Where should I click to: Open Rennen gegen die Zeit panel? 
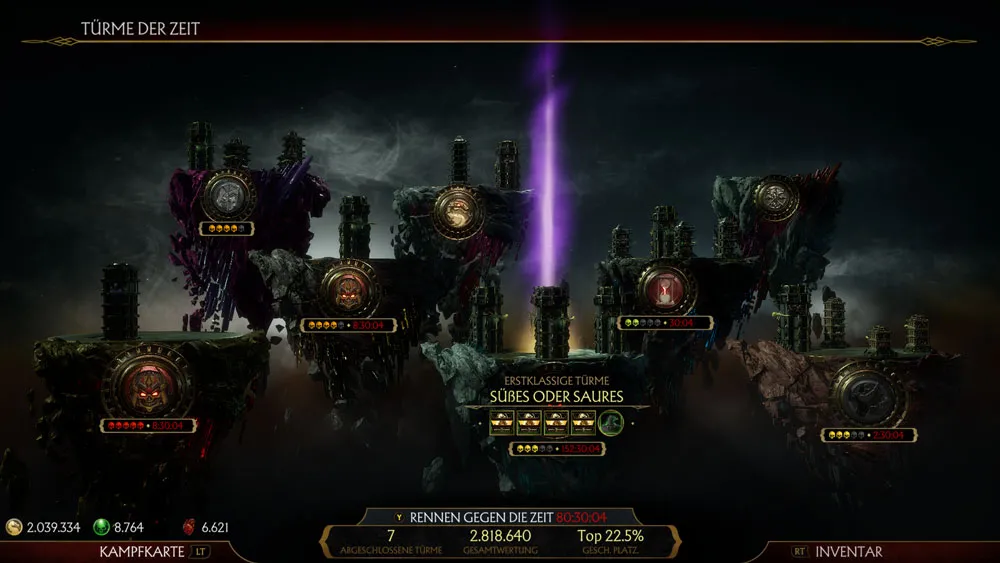tap(499, 517)
